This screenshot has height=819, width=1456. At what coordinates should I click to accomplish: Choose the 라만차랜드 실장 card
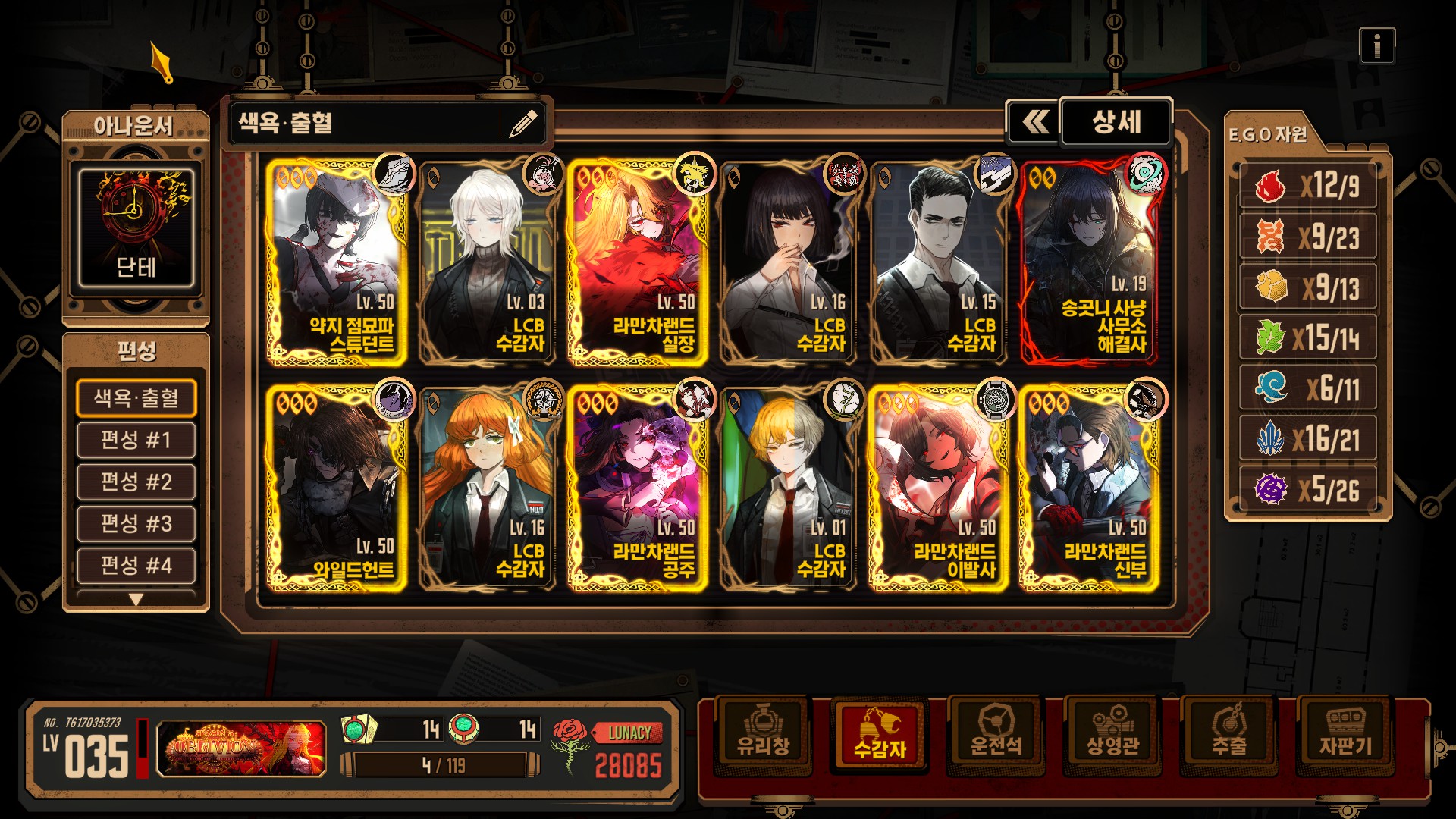pyautogui.click(x=637, y=262)
